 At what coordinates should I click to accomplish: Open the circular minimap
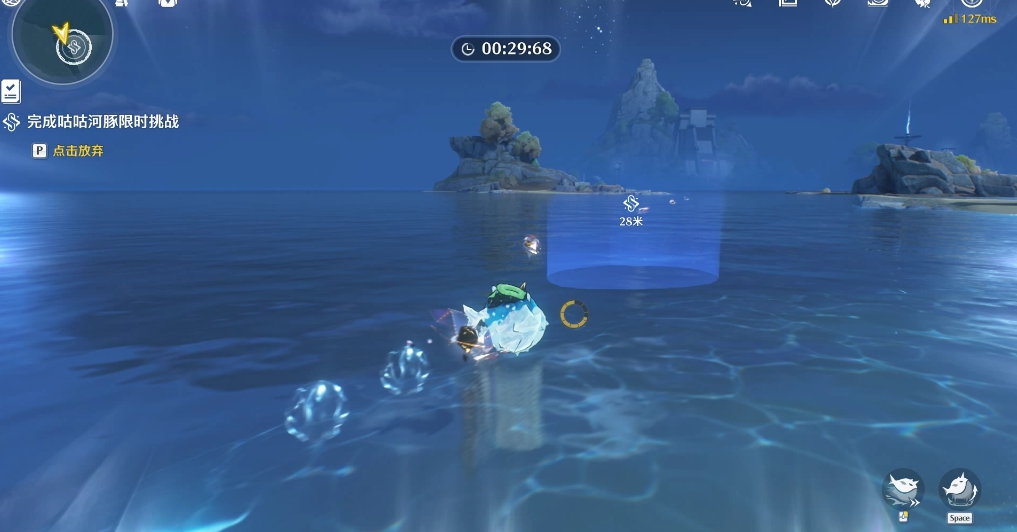[x=62, y=38]
